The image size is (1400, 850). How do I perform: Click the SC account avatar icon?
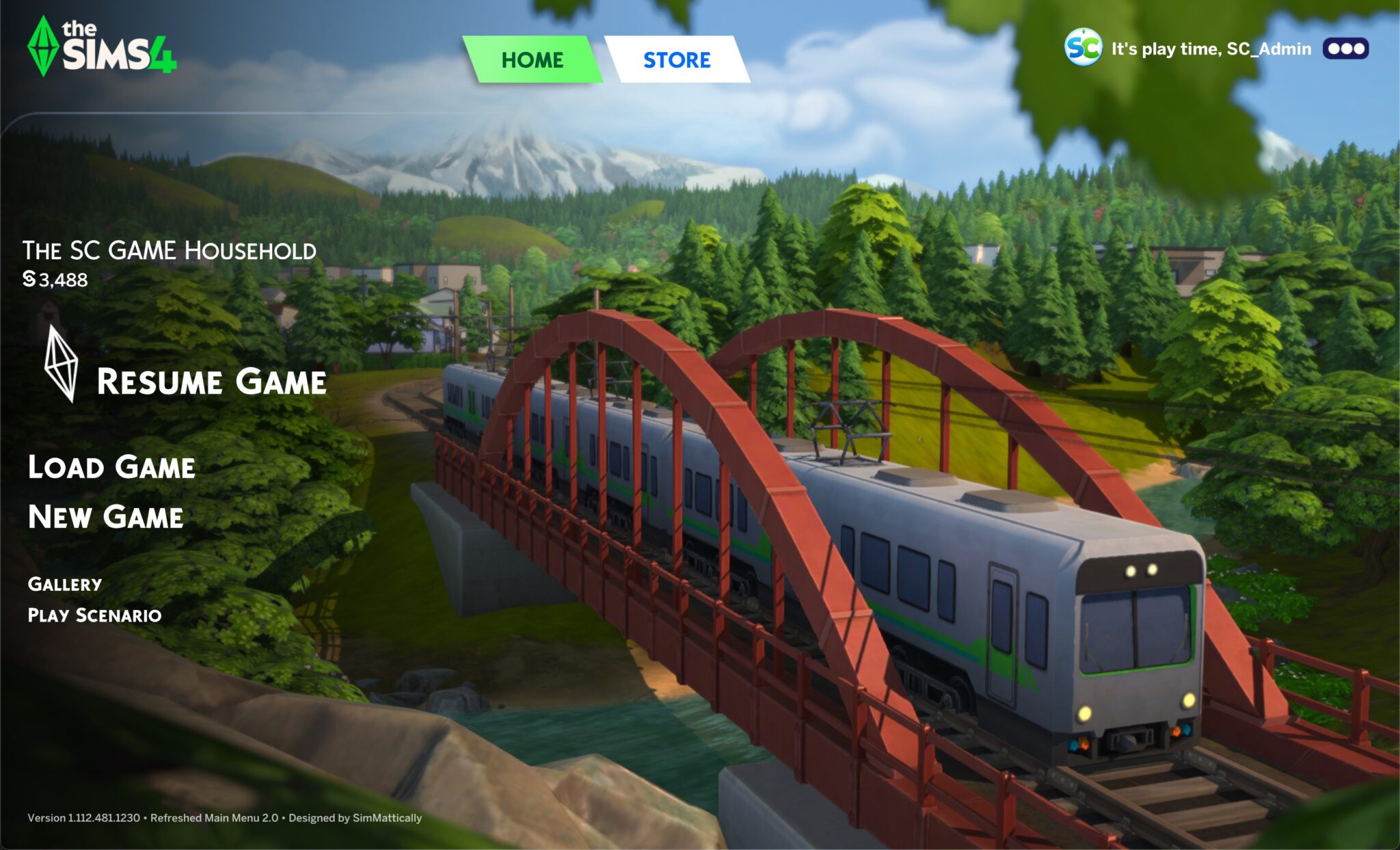(x=1083, y=47)
